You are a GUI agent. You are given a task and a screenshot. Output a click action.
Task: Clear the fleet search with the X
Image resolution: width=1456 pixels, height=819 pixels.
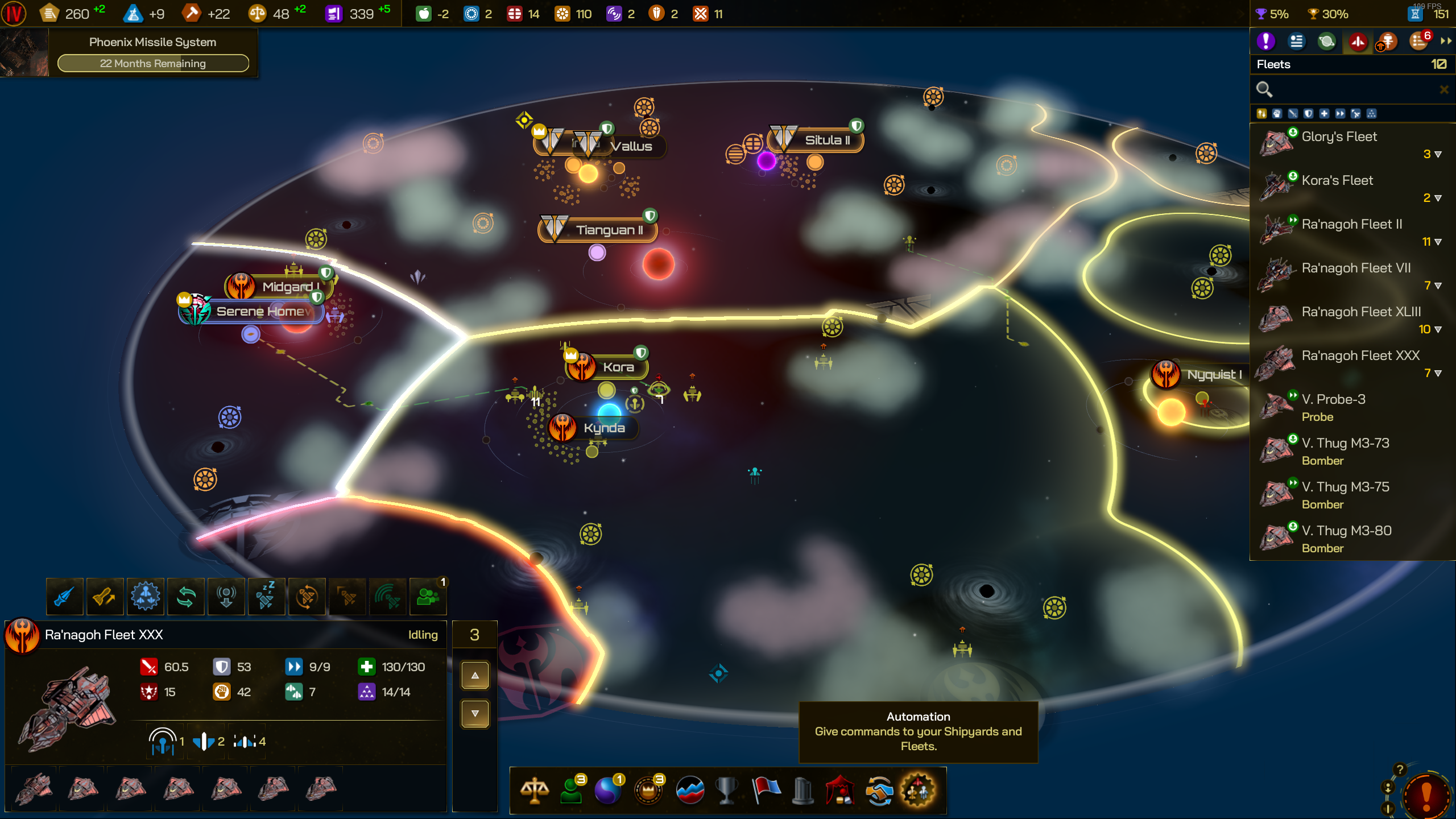(x=1443, y=89)
